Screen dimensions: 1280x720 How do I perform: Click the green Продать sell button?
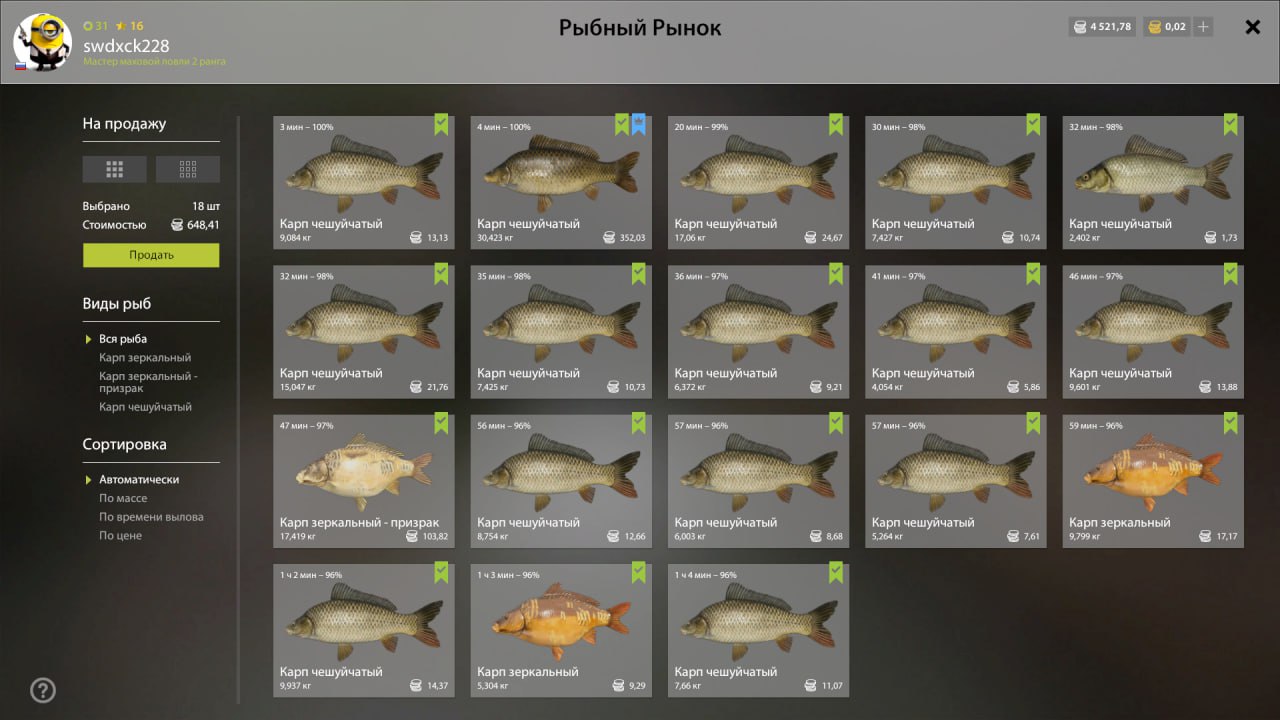pyautogui.click(x=151, y=255)
